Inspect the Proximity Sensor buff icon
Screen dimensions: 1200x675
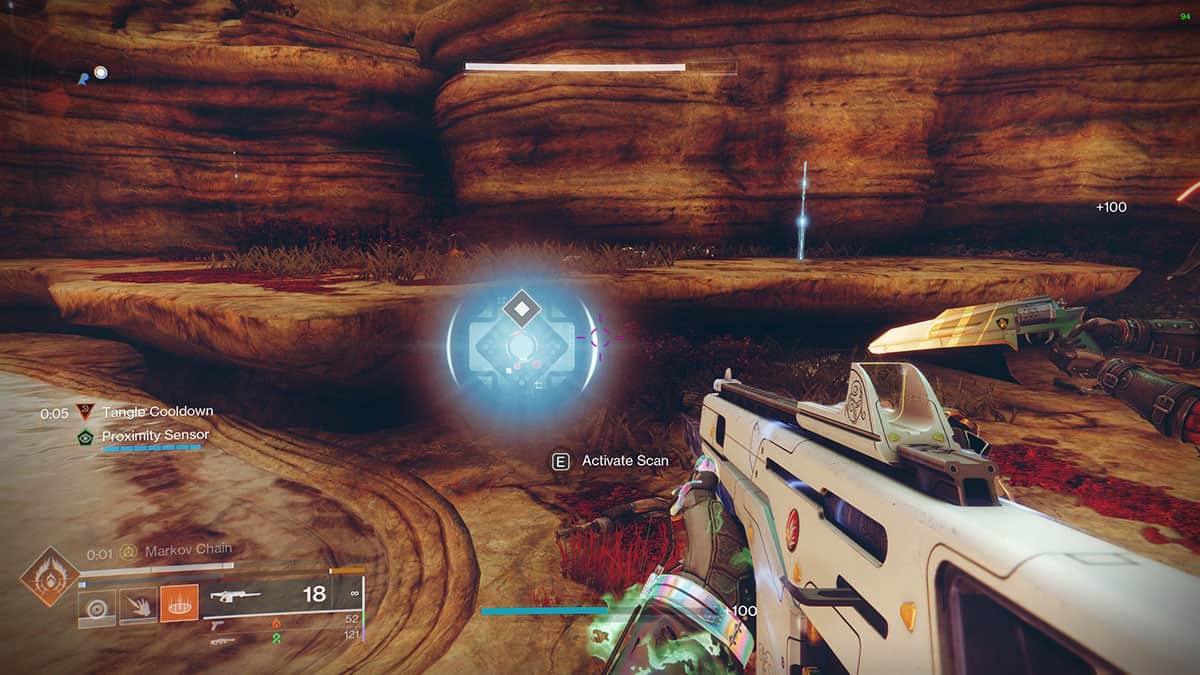point(85,436)
